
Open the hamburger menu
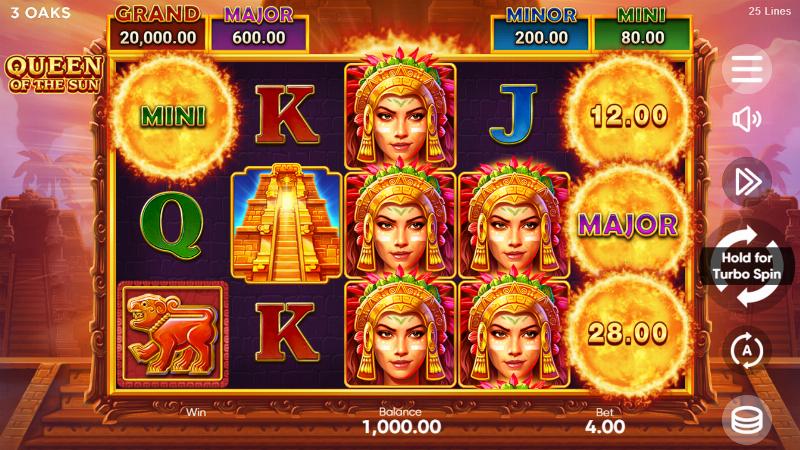[746, 68]
